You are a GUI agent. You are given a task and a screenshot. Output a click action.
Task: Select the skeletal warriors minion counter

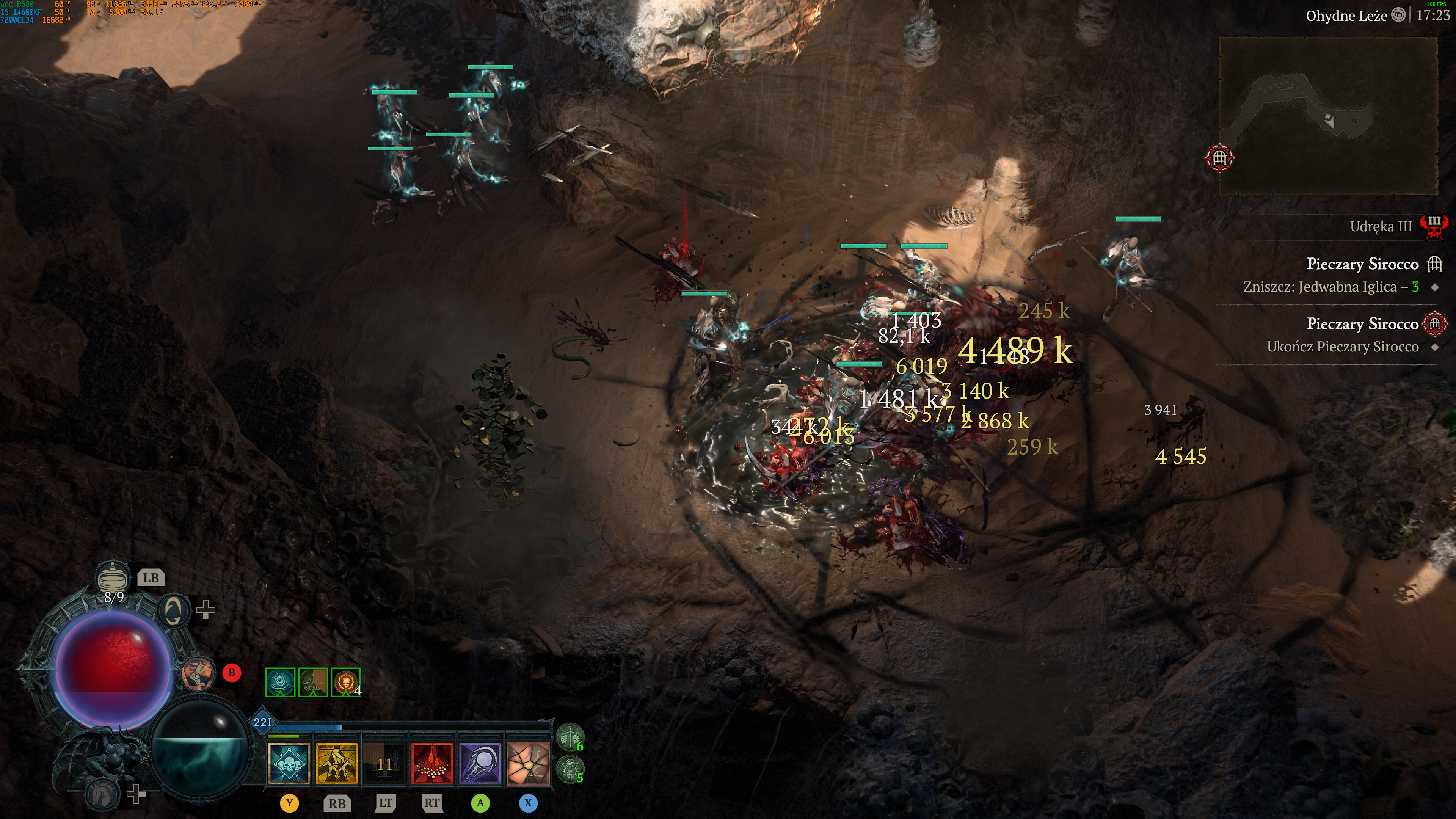pyautogui.click(x=569, y=737)
